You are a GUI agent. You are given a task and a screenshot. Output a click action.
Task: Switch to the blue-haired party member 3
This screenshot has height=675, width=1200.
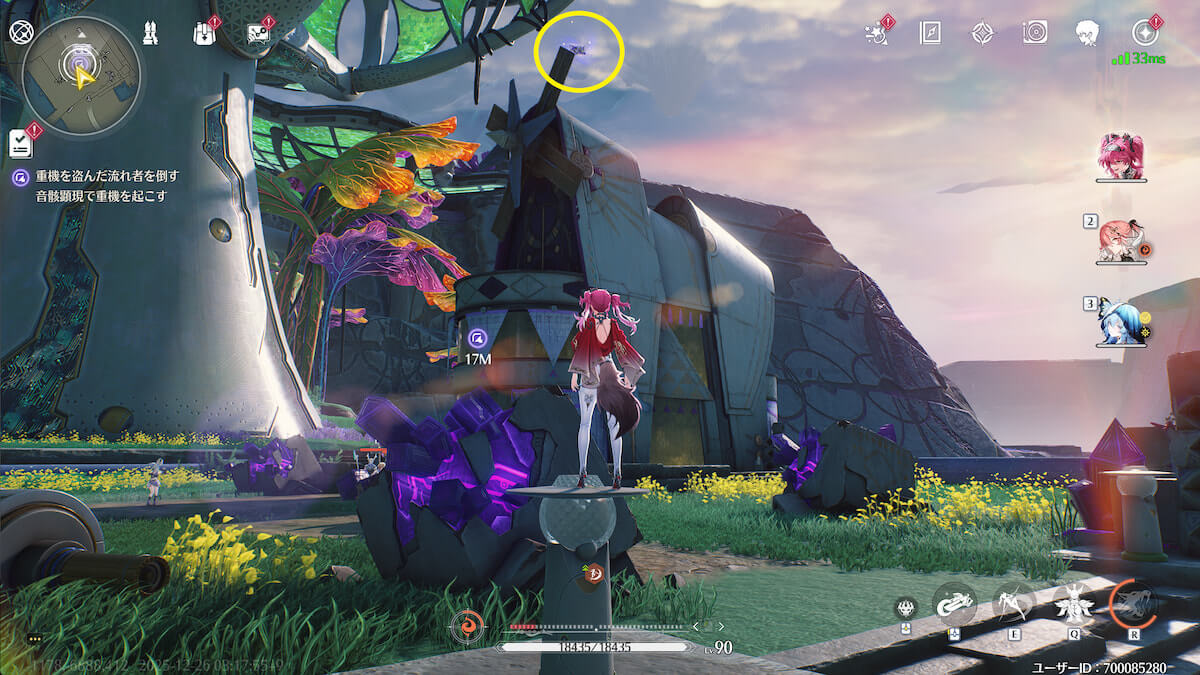[x=1120, y=322]
